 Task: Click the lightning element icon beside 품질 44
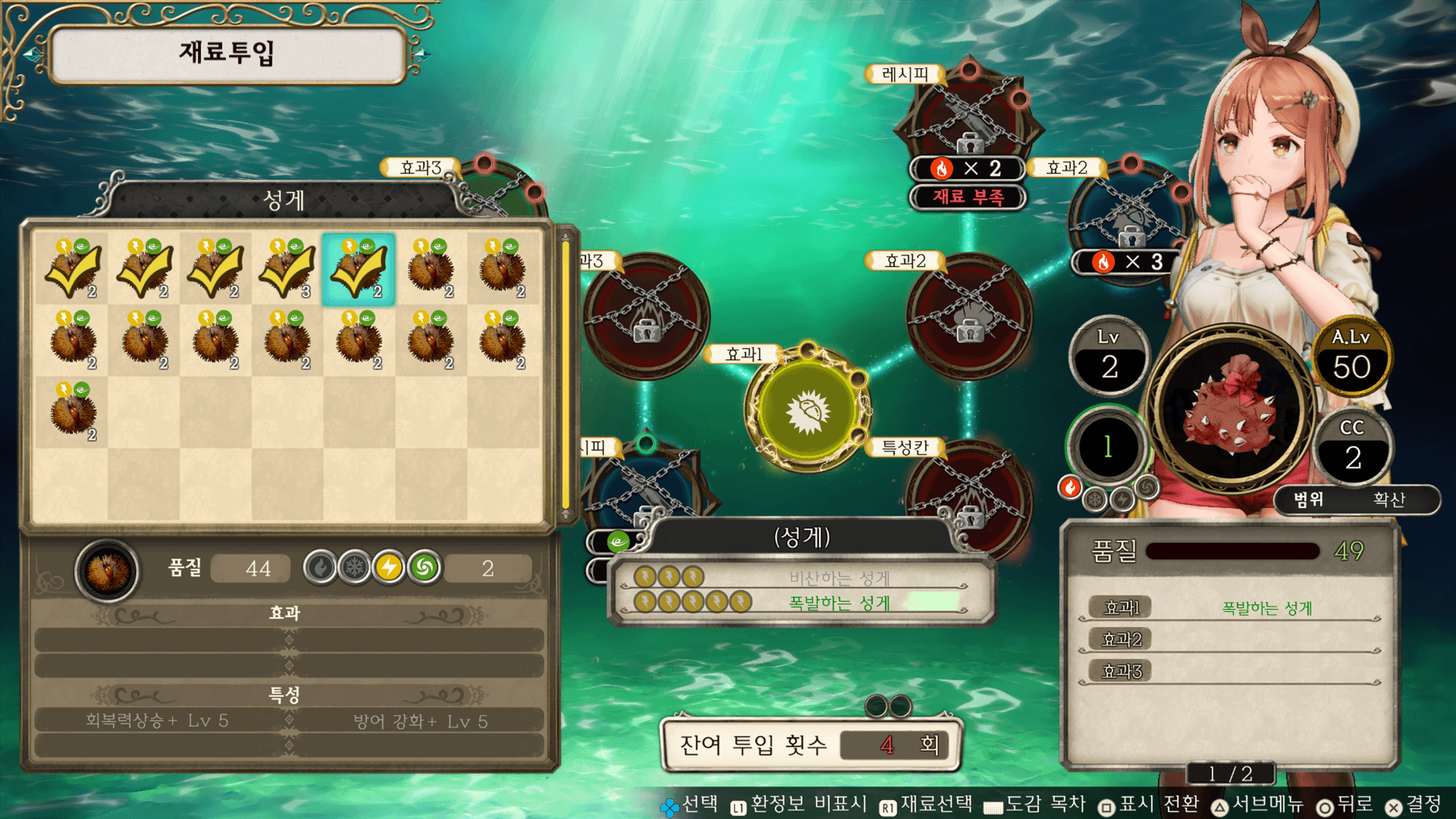389,567
